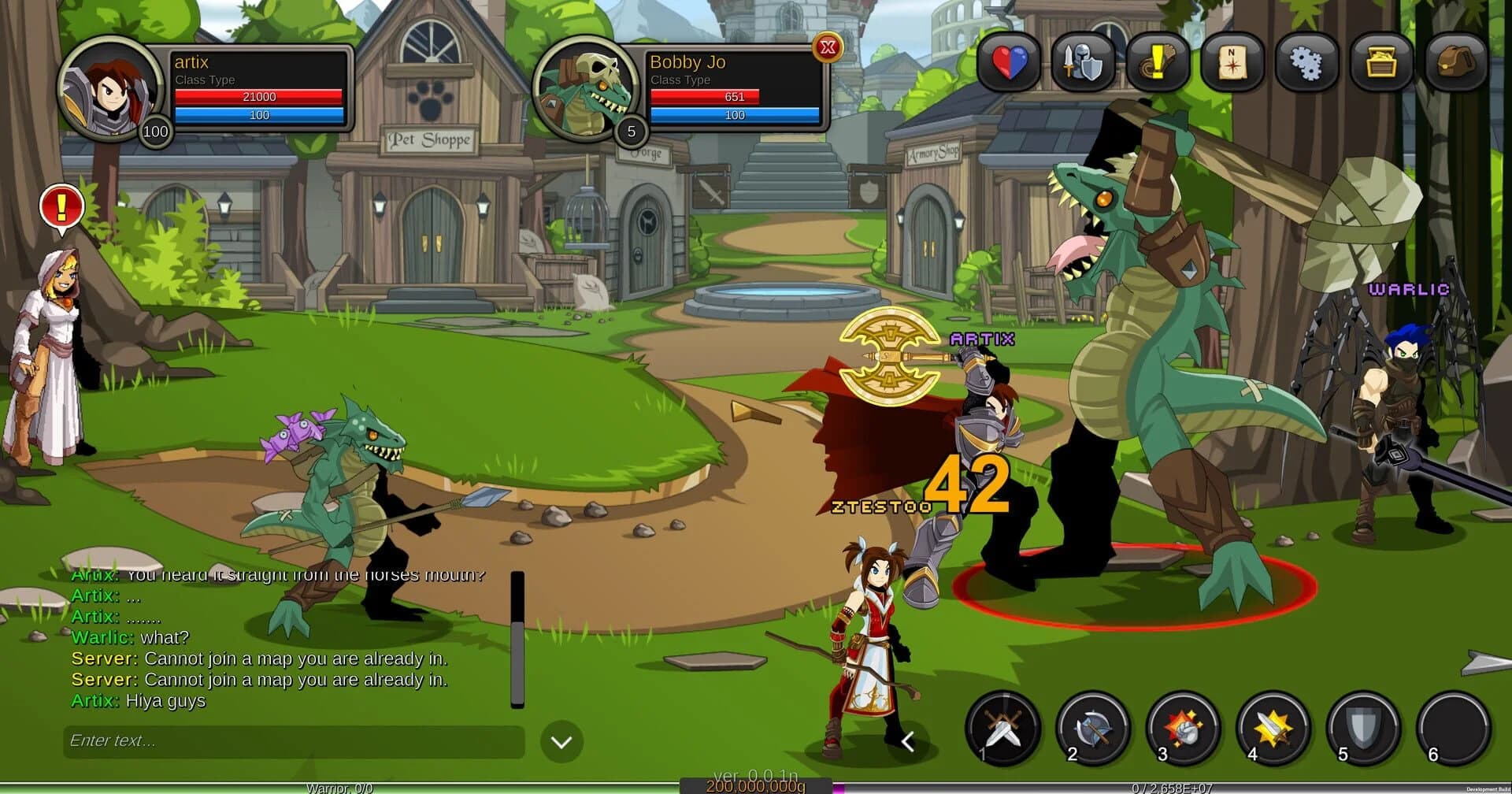Open game settings via the gears icon
Image resolution: width=1512 pixels, height=794 pixels.
(x=1306, y=63)
